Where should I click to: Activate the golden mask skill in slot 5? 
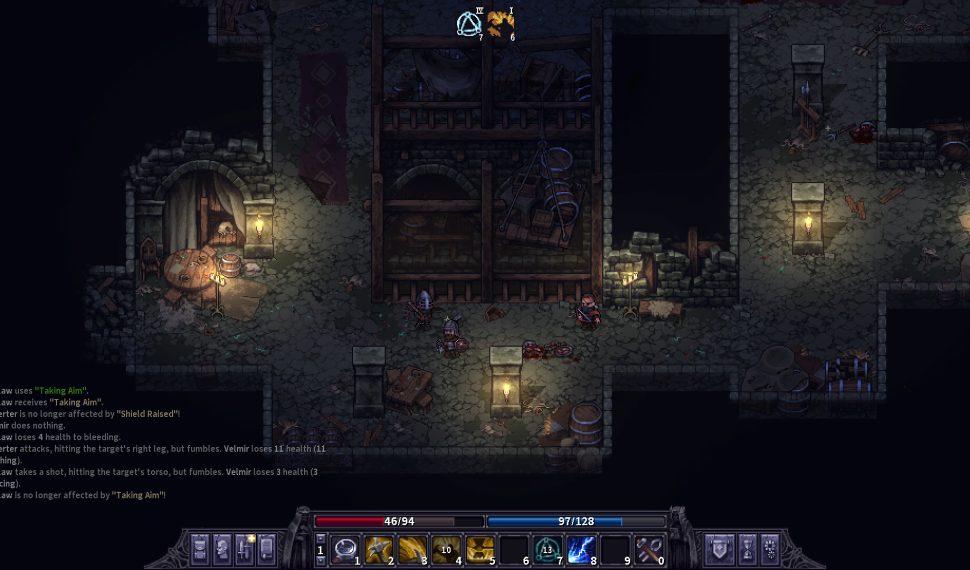(x=480, y=548)
